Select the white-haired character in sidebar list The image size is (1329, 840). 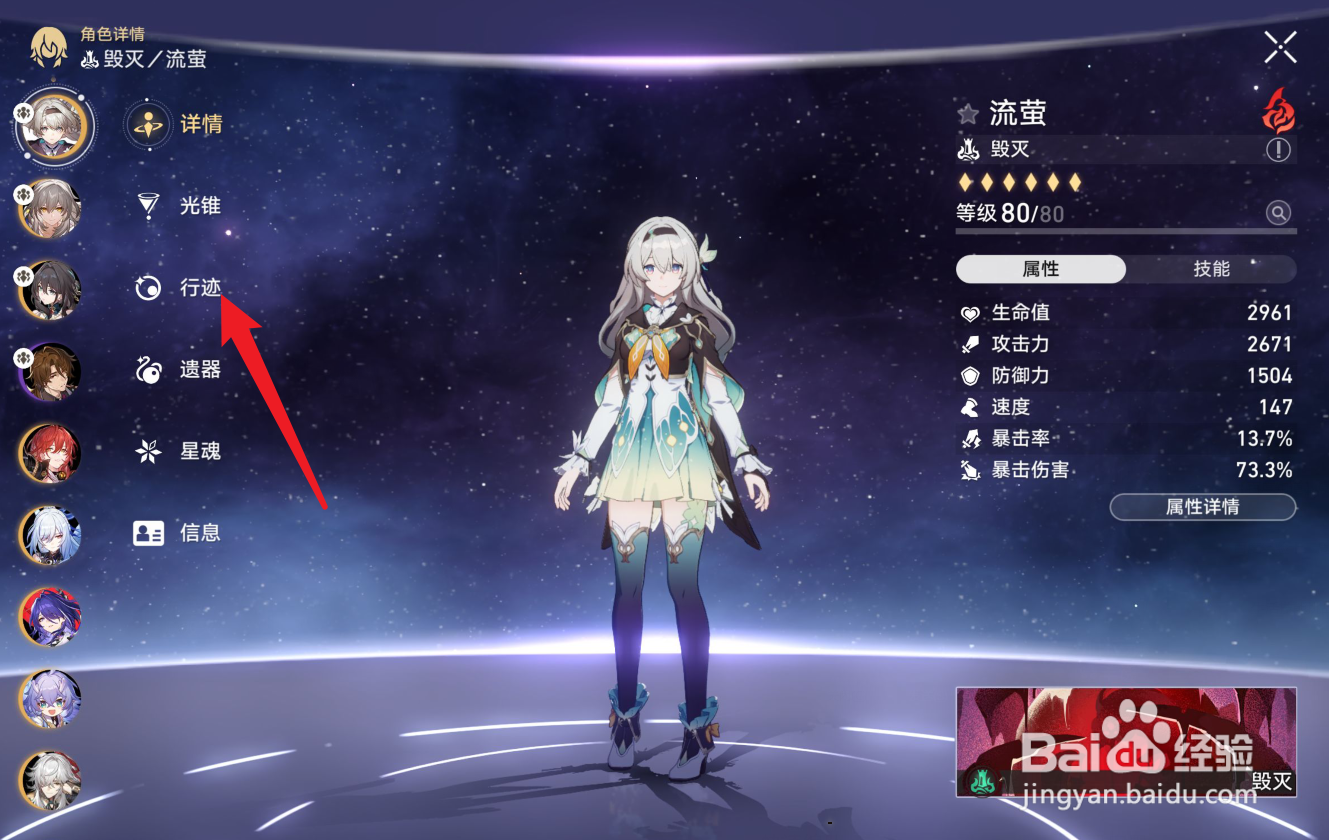click(x=52, y=537)
